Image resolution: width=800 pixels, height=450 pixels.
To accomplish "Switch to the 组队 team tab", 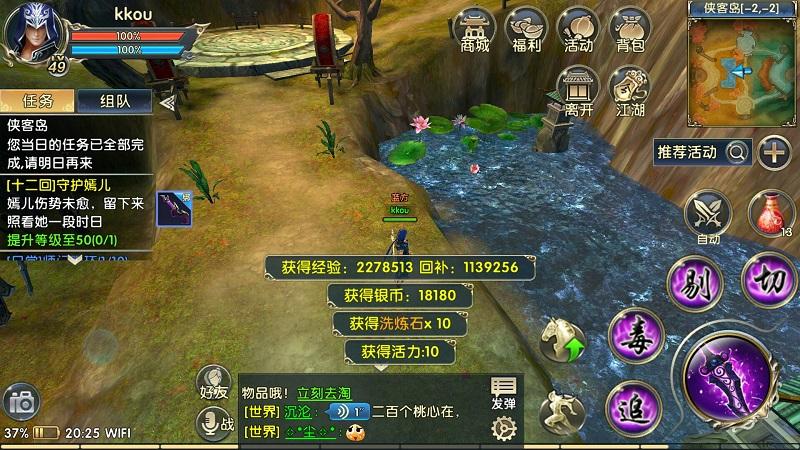I will [x=117, y=101].
